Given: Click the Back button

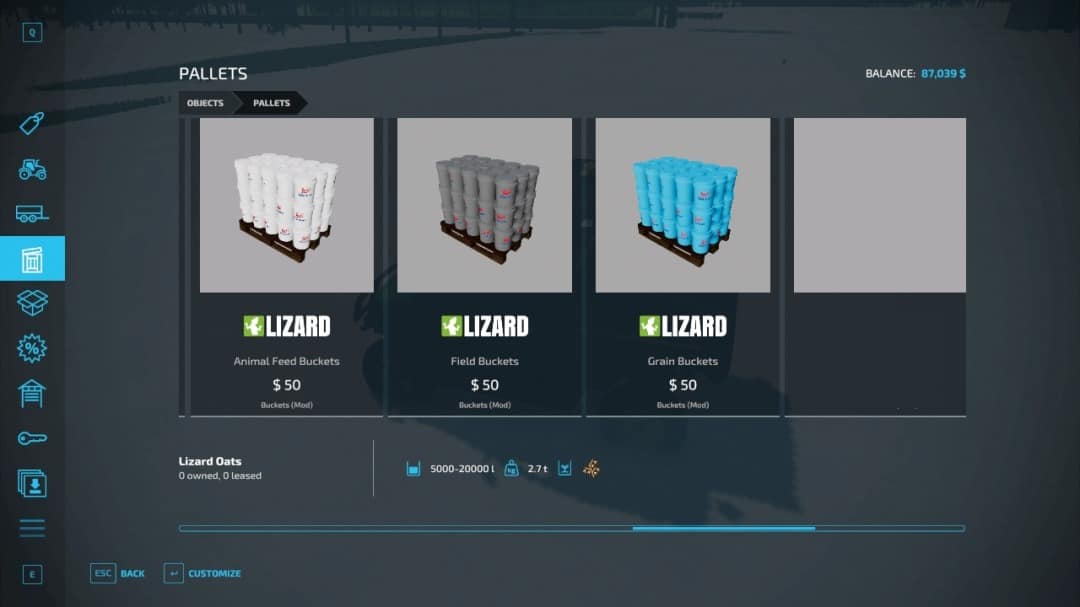Looking at the screenshot, I should (x=119, y=573).
